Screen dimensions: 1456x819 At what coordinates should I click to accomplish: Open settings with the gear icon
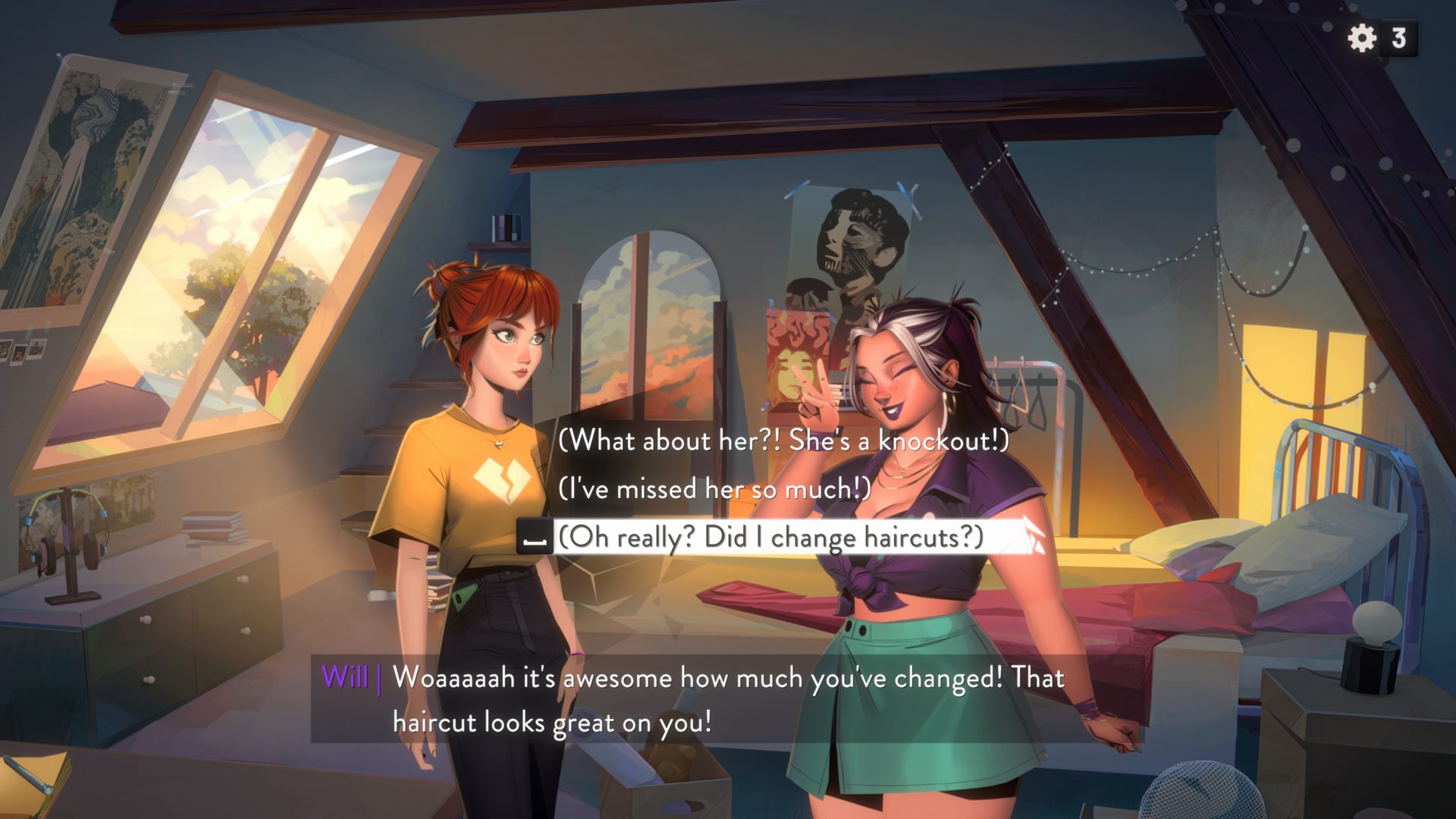click(1362, 38)
